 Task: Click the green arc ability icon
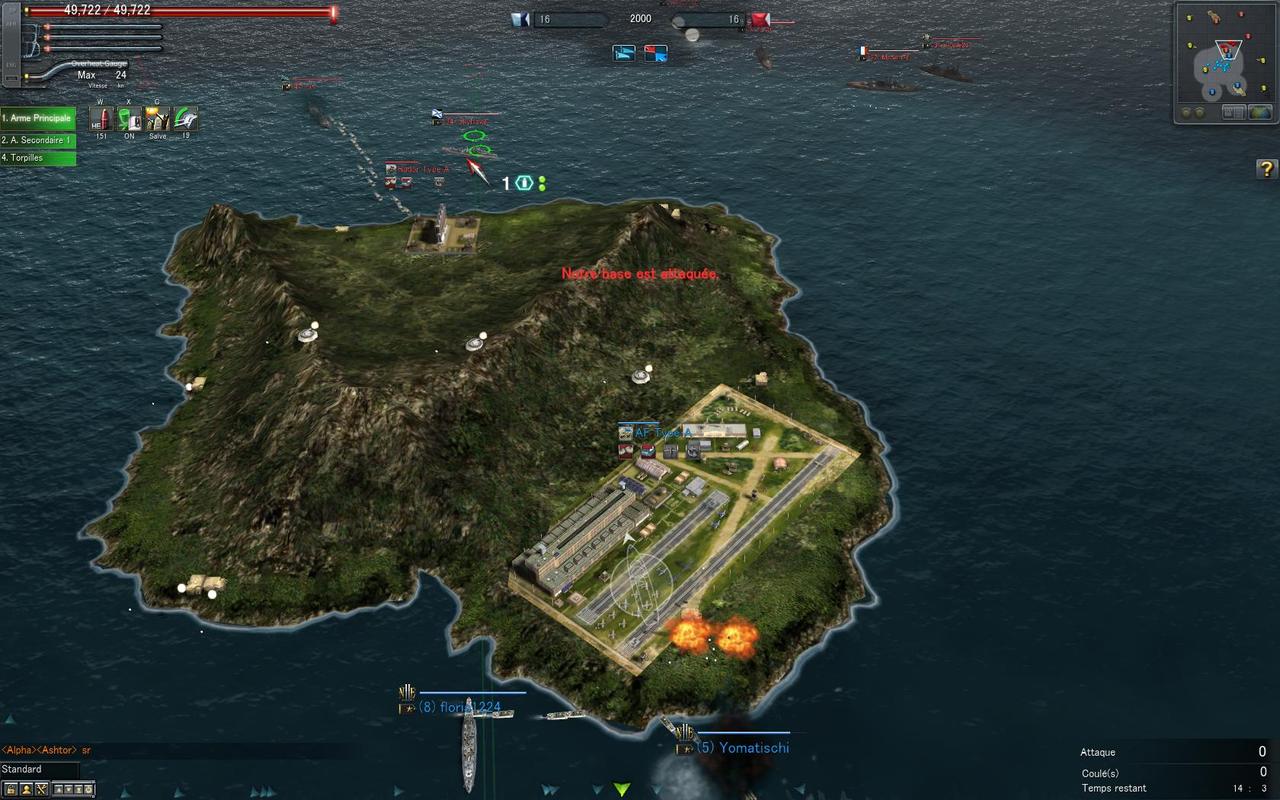click(x=185, y=120)
